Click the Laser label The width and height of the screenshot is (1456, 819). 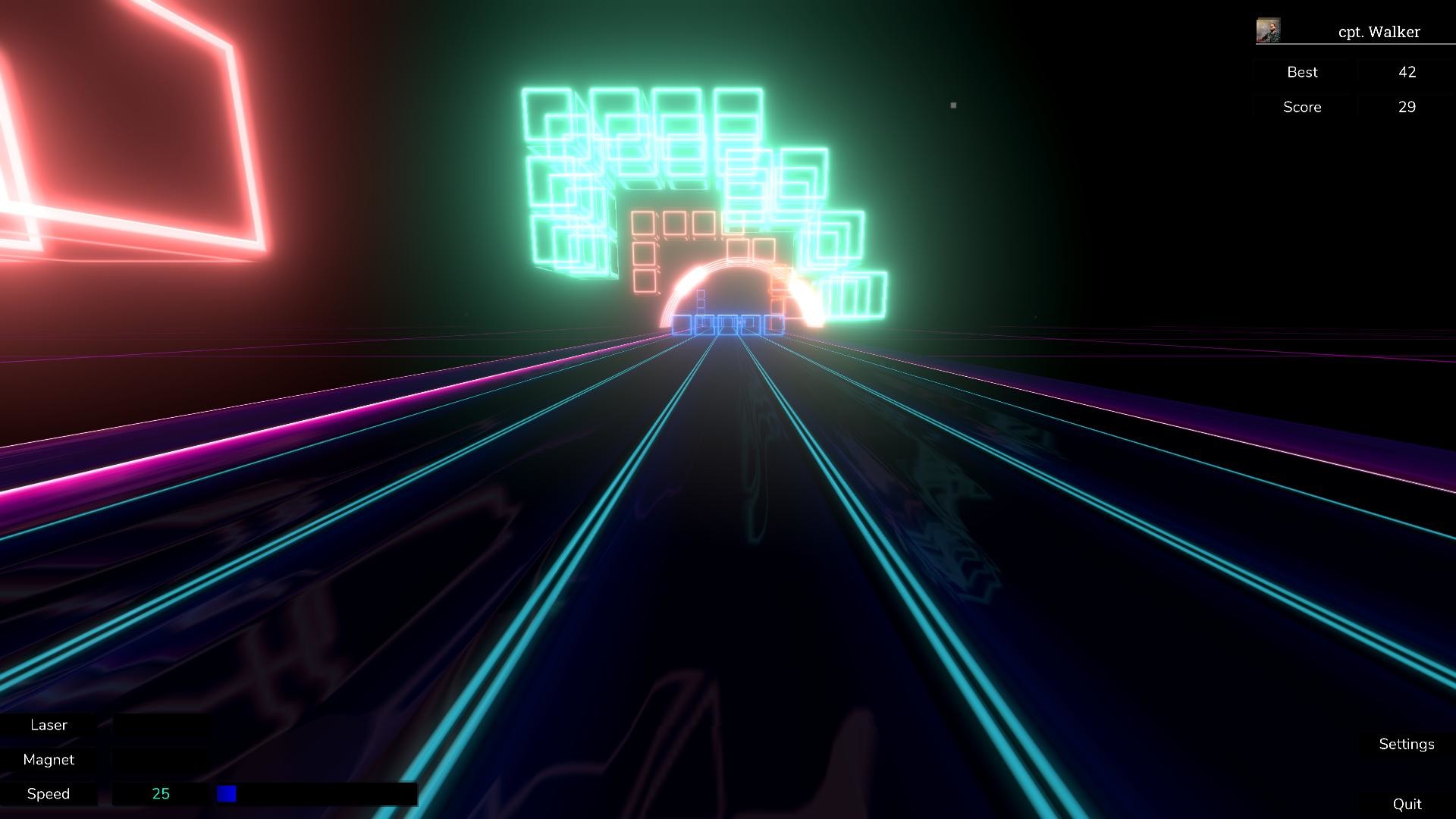point(49,725)
